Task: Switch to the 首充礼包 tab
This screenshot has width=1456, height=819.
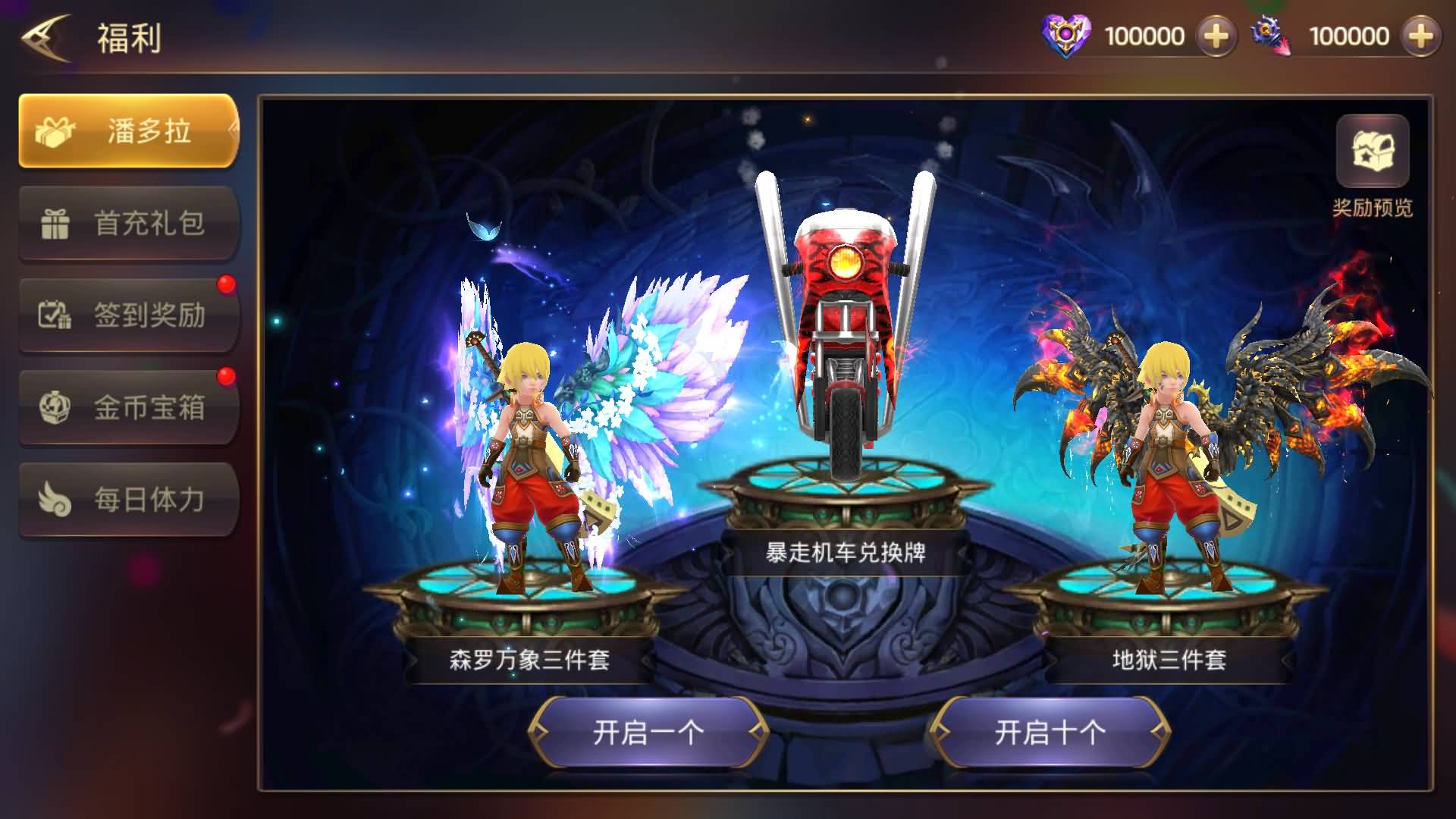Action: 129,224
